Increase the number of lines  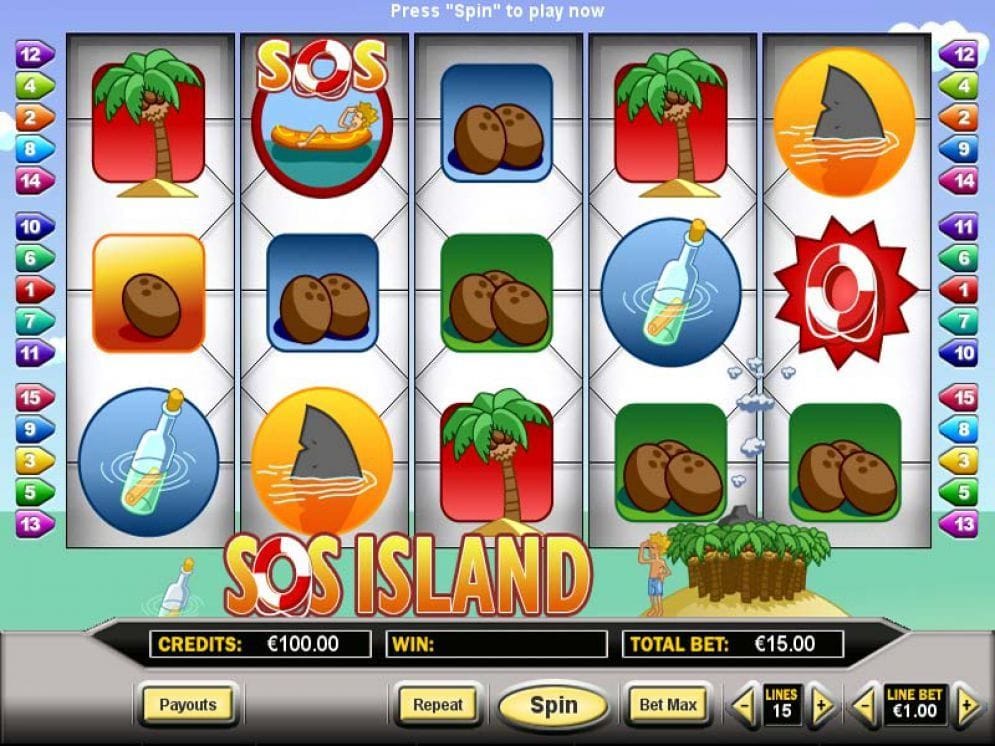coord(821,708)
